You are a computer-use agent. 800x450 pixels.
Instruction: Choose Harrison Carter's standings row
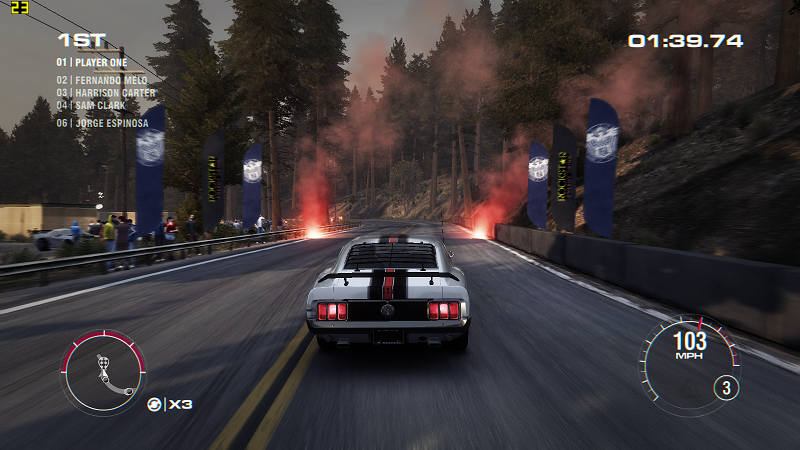click(x=105, y=93)
